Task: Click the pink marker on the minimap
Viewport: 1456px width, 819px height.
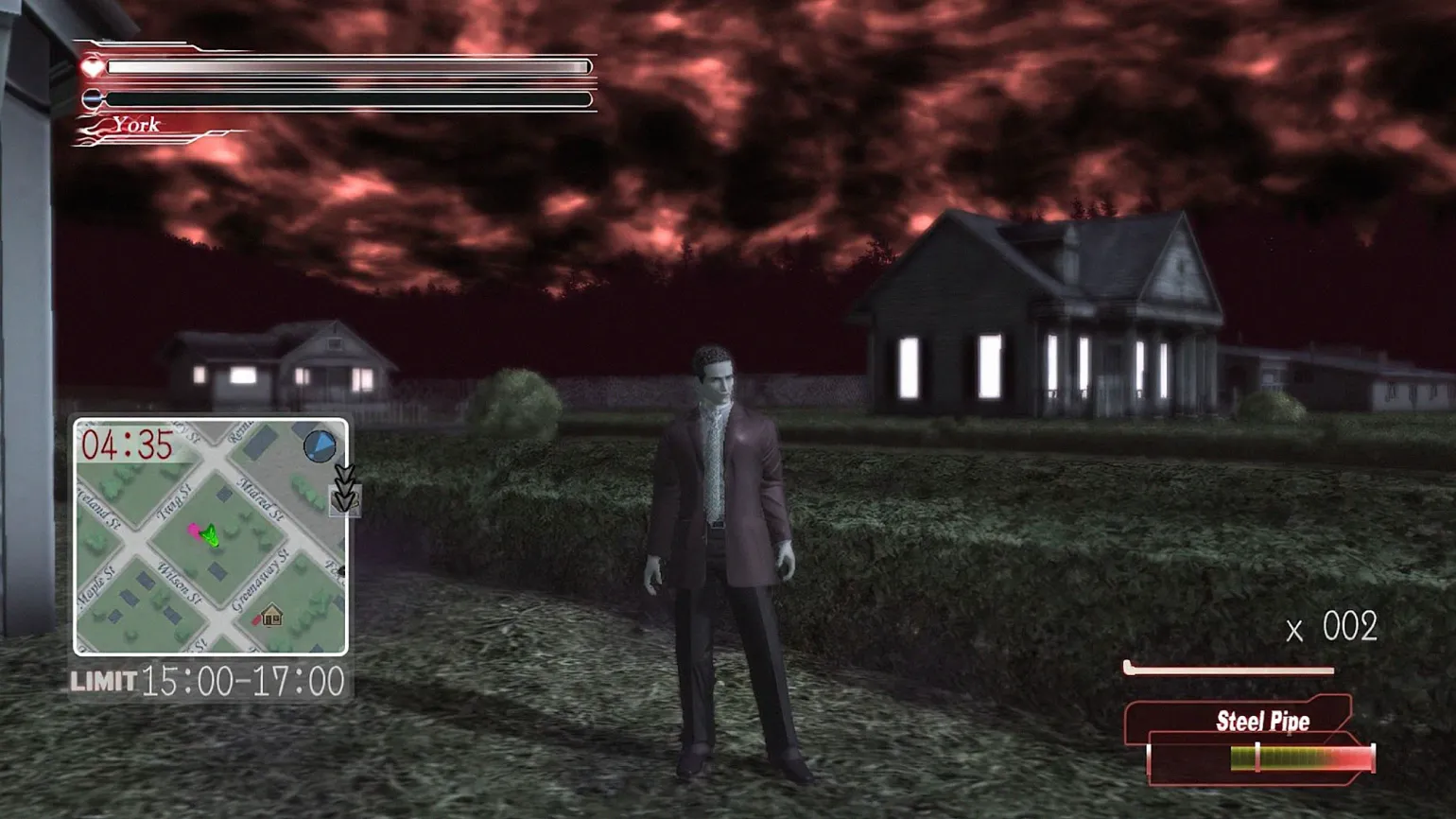Action: pyautogui.click(x=195, y=531)
